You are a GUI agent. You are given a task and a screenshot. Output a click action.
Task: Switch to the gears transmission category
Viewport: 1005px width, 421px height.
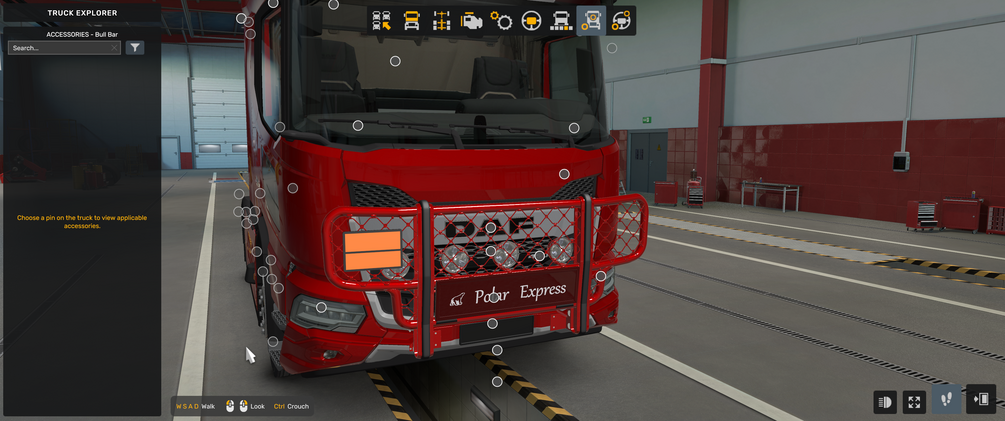(501, 20)
